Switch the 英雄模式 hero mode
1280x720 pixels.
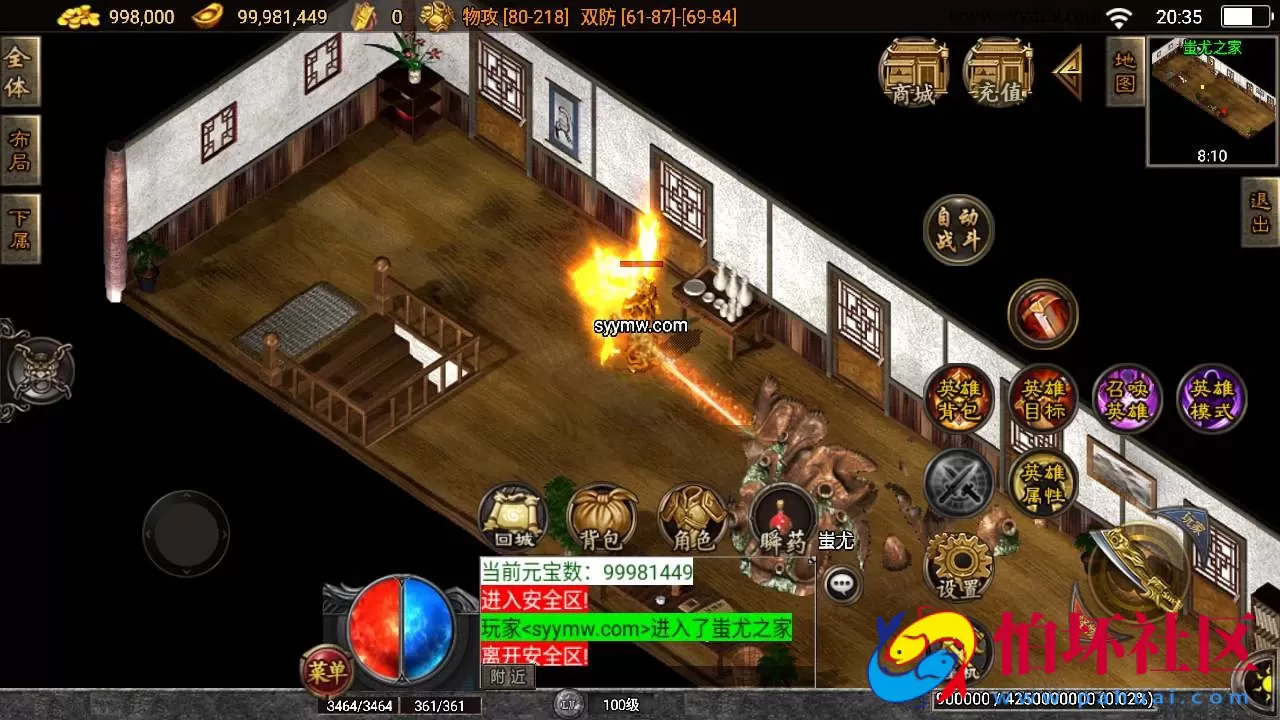pos(1211,398)
